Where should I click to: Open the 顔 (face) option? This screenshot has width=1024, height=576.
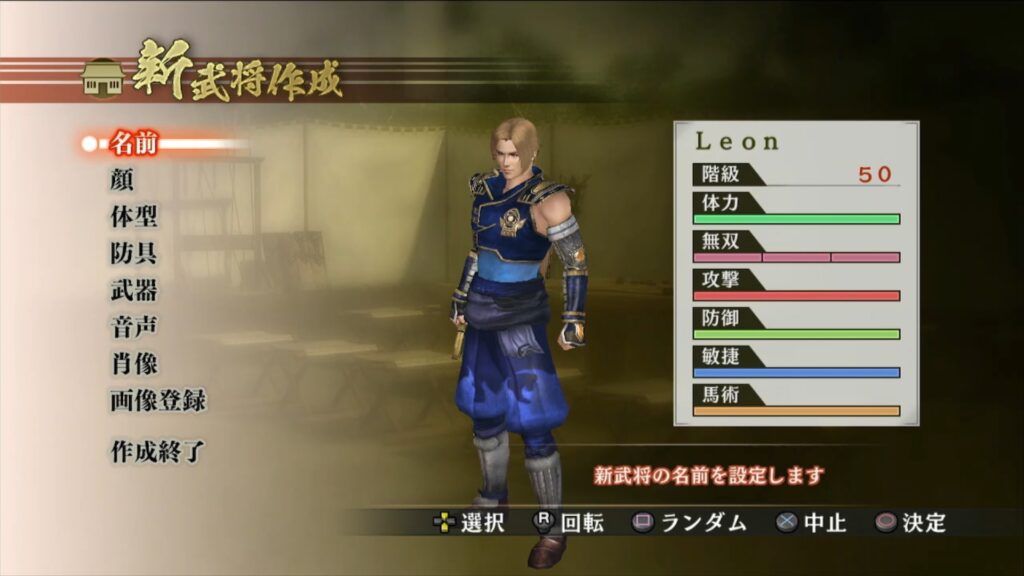click(x=121, y=181)
